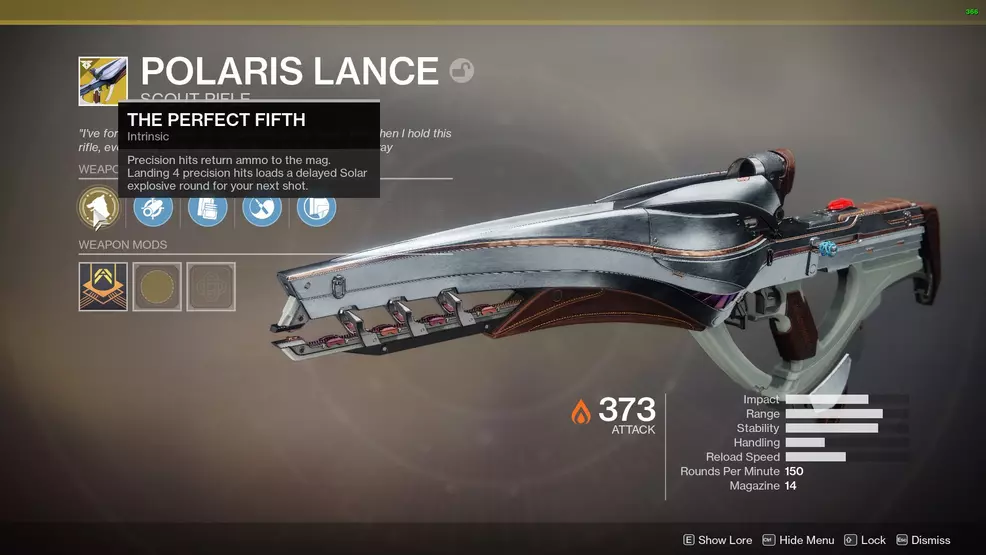
Task: Select the empty greyed-out weapon mod slot
Action: point(211,287)
